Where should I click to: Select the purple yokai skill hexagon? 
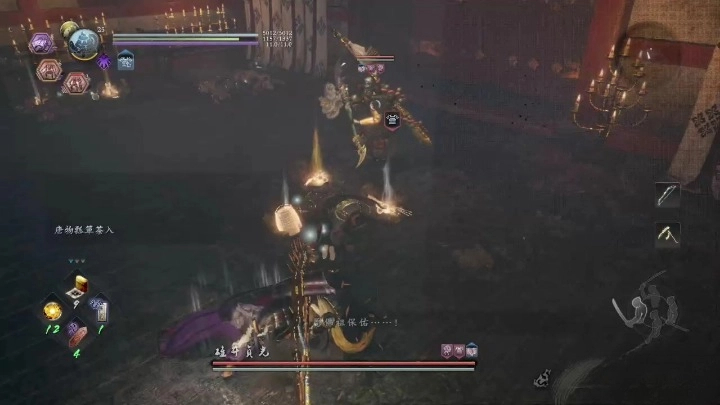click(42, 43)
